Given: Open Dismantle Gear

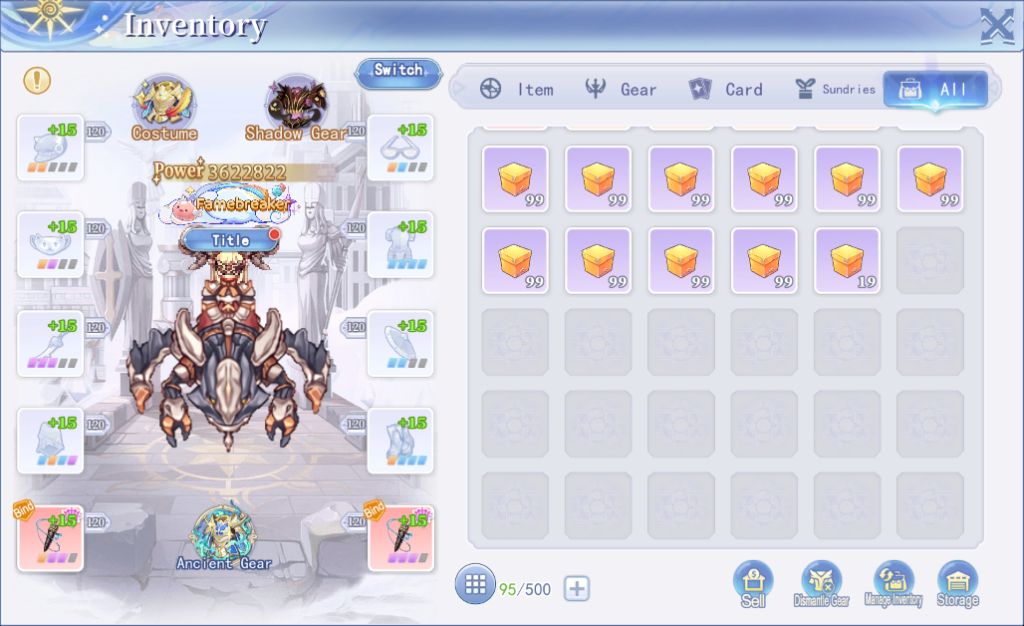Looking at the screenshot, I should coord(821,584).
